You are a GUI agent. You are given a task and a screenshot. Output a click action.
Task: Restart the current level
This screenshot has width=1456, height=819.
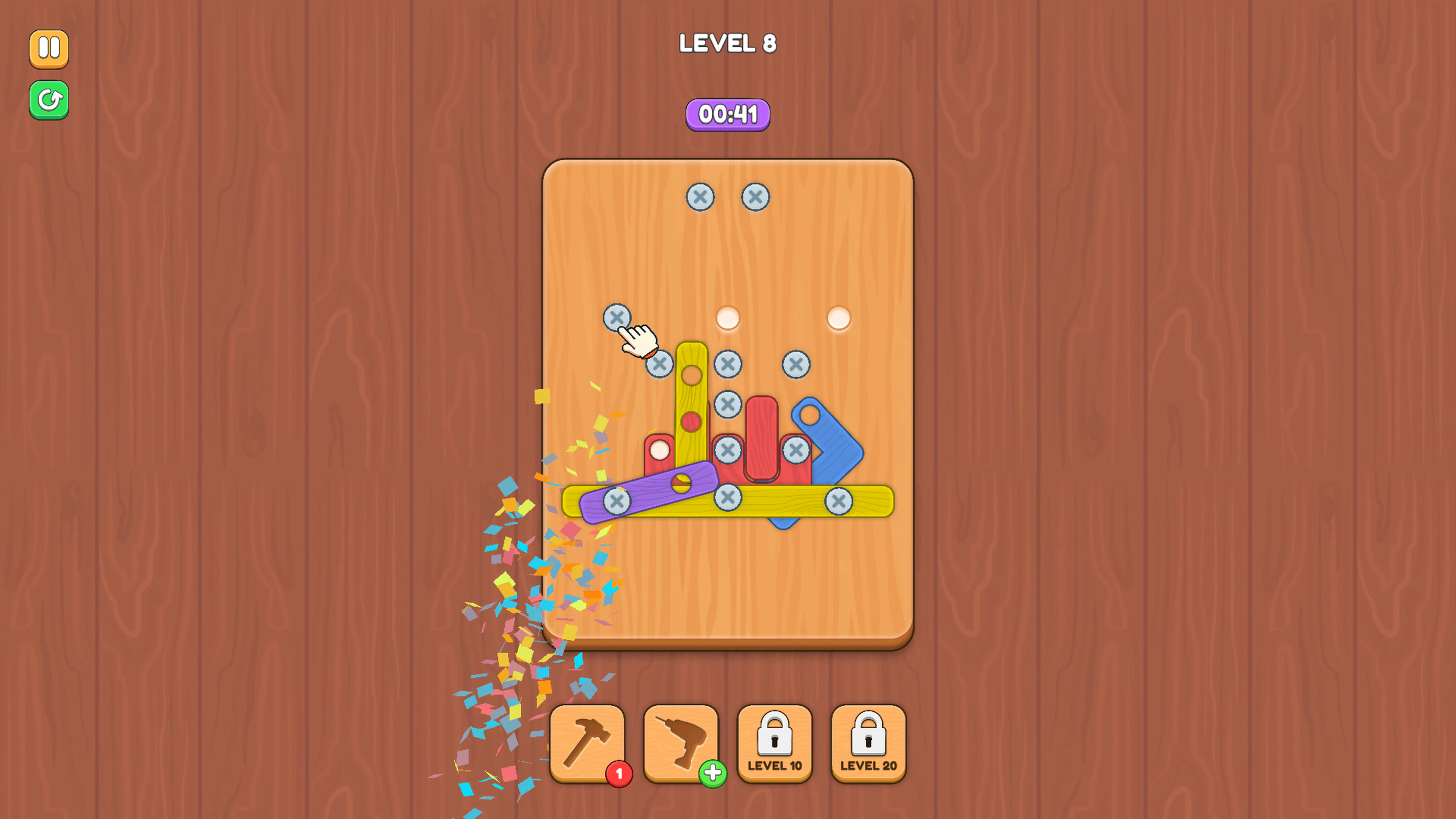click(49, 99)
